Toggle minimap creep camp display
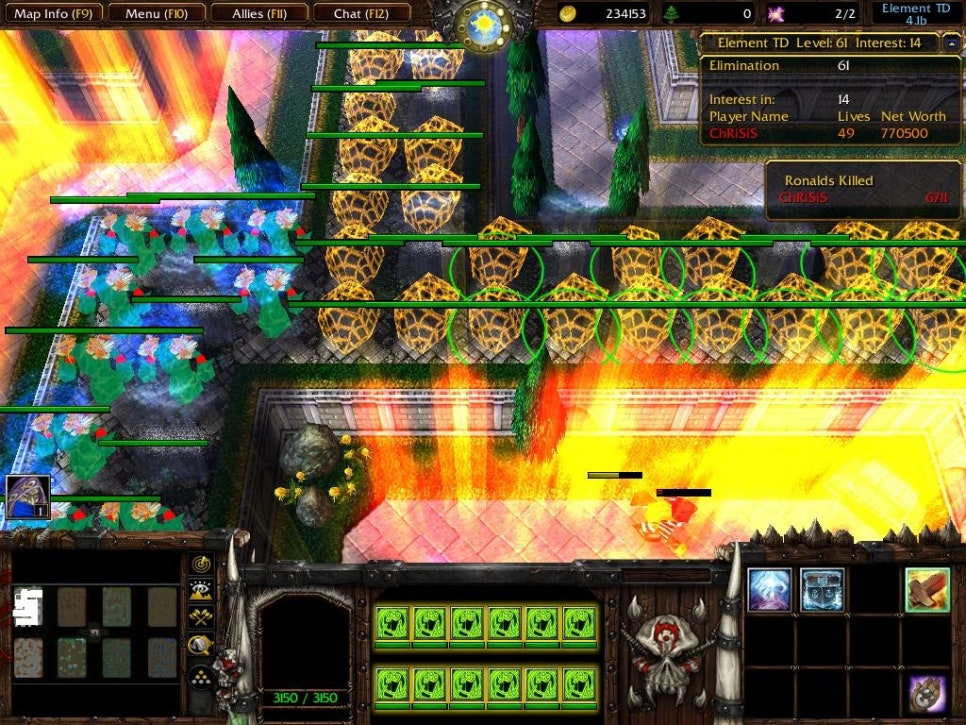The image size is (966, 725). (202, 646)
